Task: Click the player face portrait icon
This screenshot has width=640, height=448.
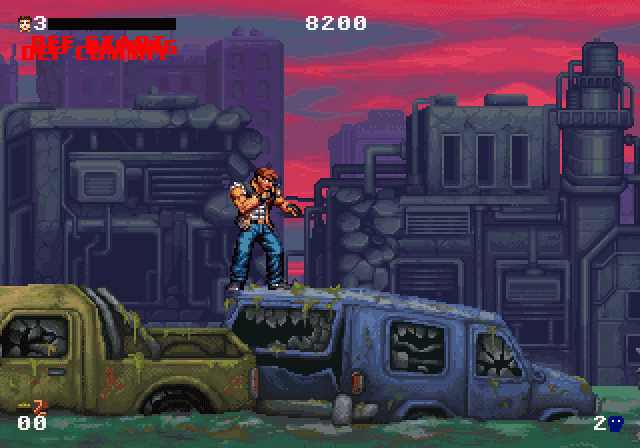Action: (x=24, y=22)
